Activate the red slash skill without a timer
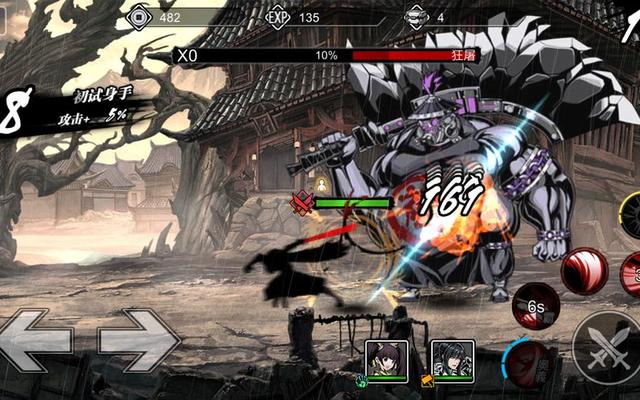The width and height of the screenshot is (640, 400). tap(583, 272)
